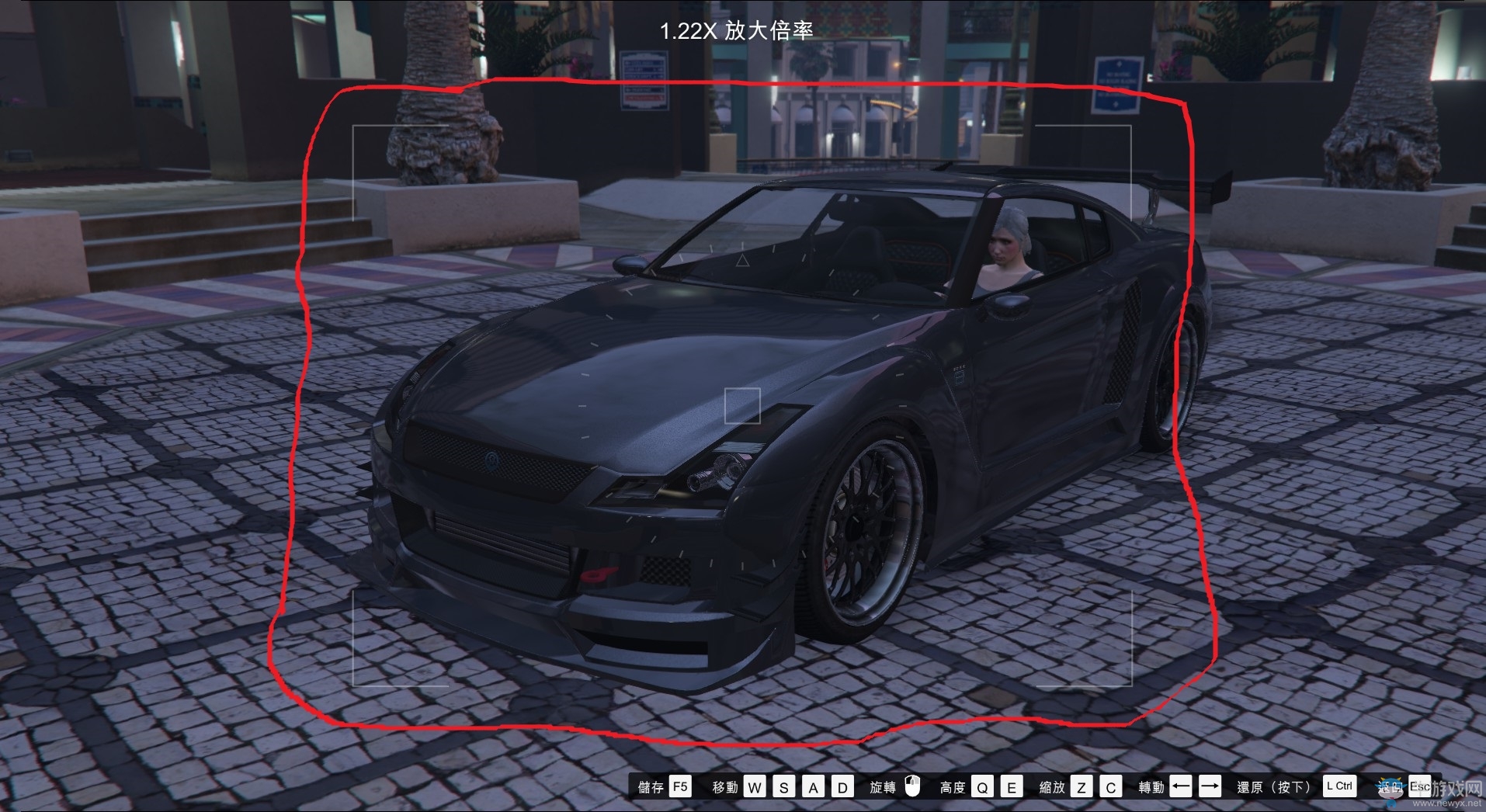Click the W key icon in 移動 controls
Viewport: 1486px width, 812px height.
coord(753,786)
